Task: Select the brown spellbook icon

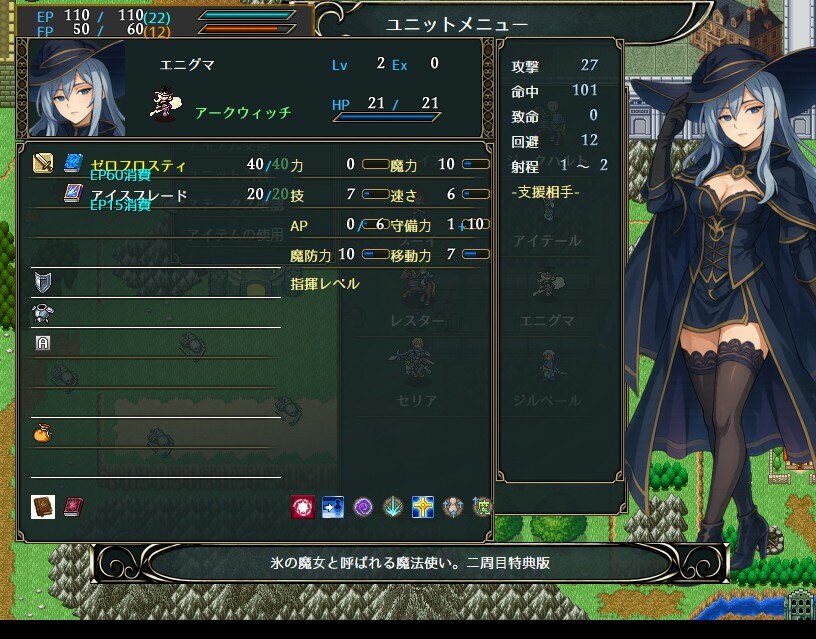Action: pyautogui.click(x=42, y=506)
